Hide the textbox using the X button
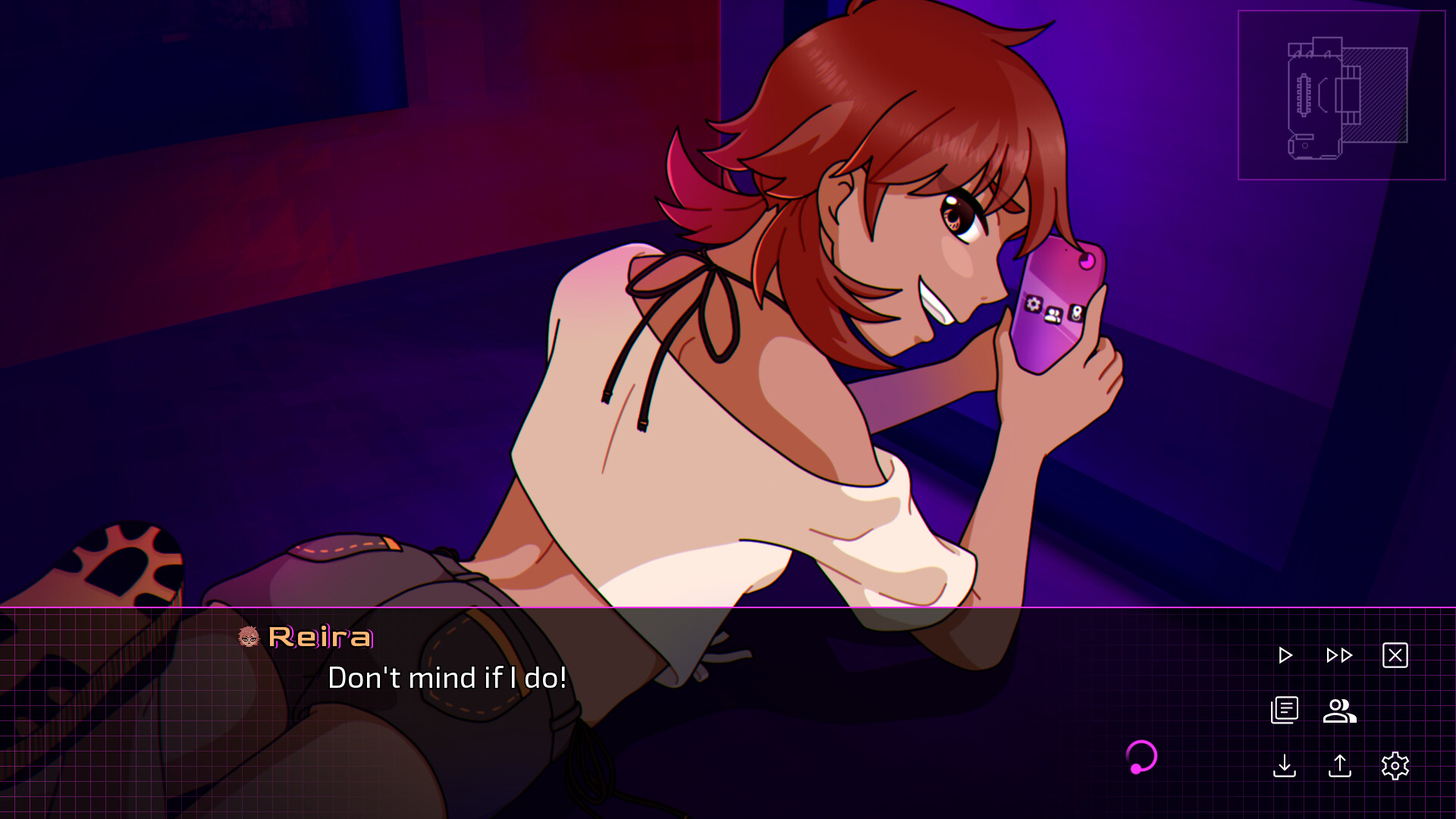 1396,655
